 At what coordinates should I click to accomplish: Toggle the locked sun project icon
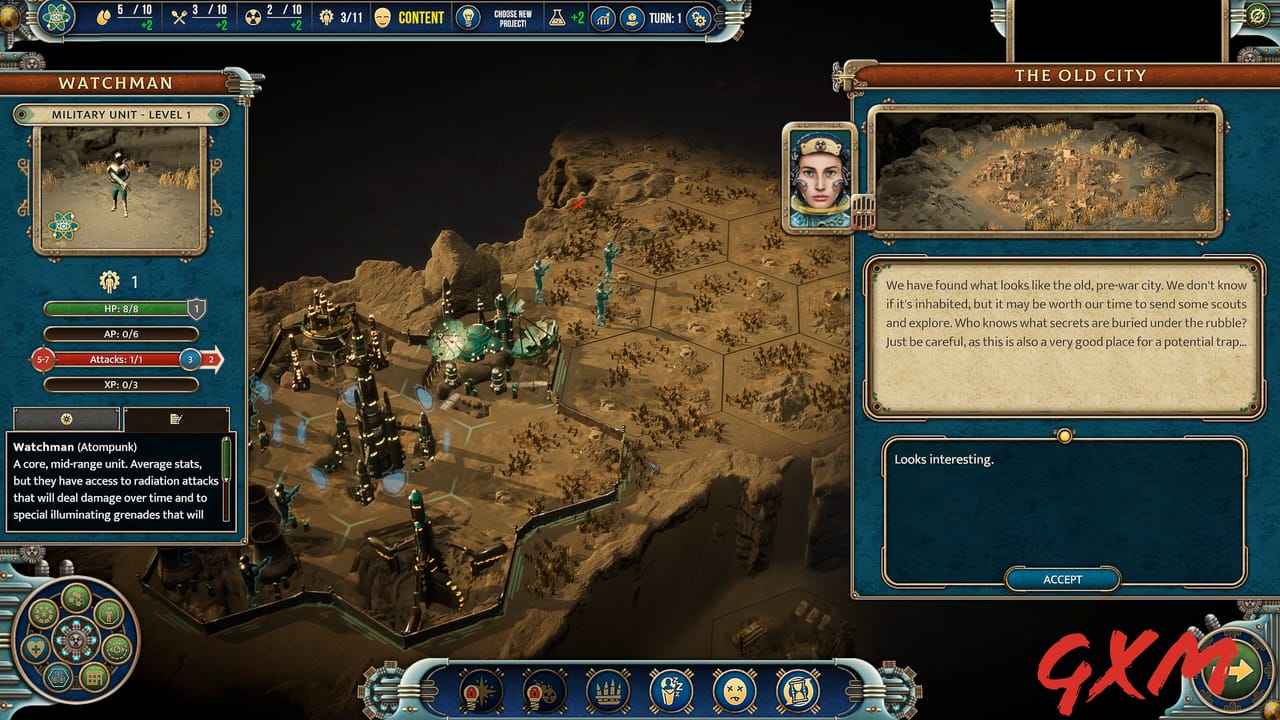pos(480,690)
